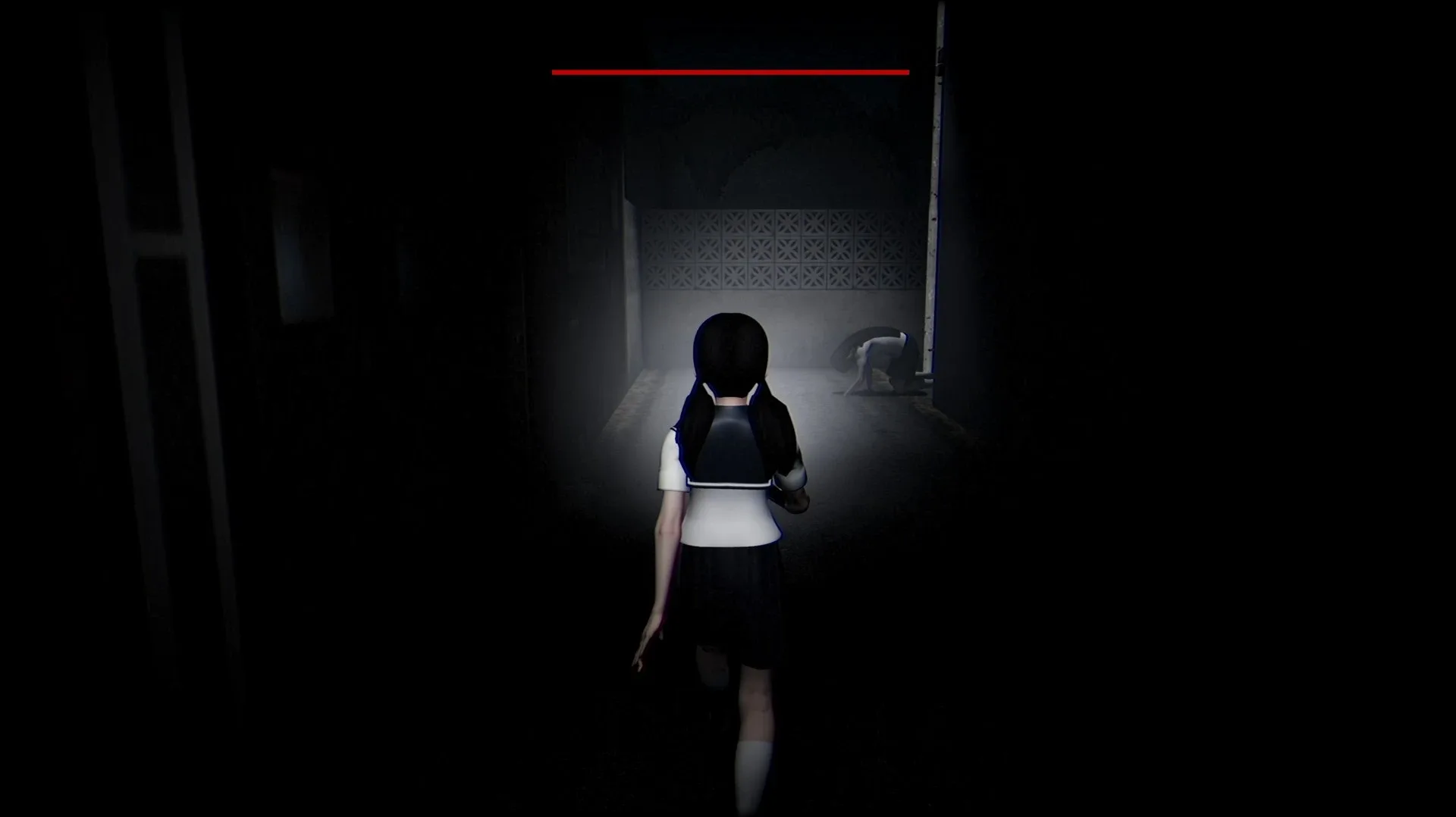Click the left end of the red bar
Screen dimensions: 1456x817
point(556,70)
